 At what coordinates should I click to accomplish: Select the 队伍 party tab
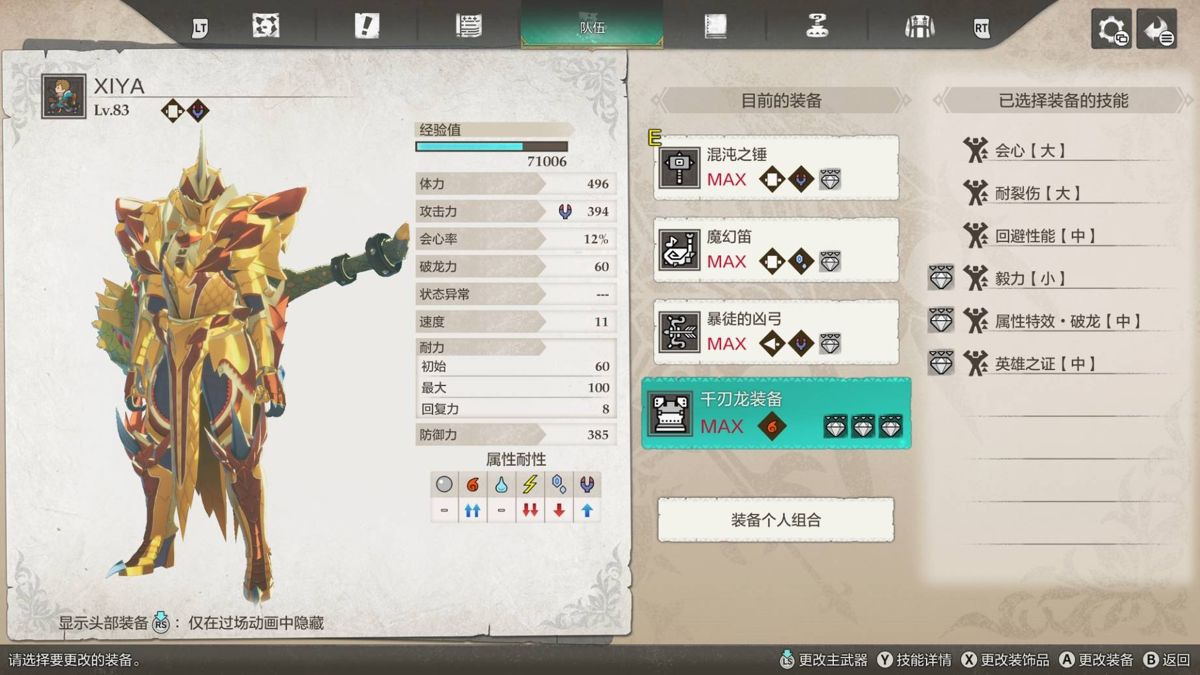(592, 26)
